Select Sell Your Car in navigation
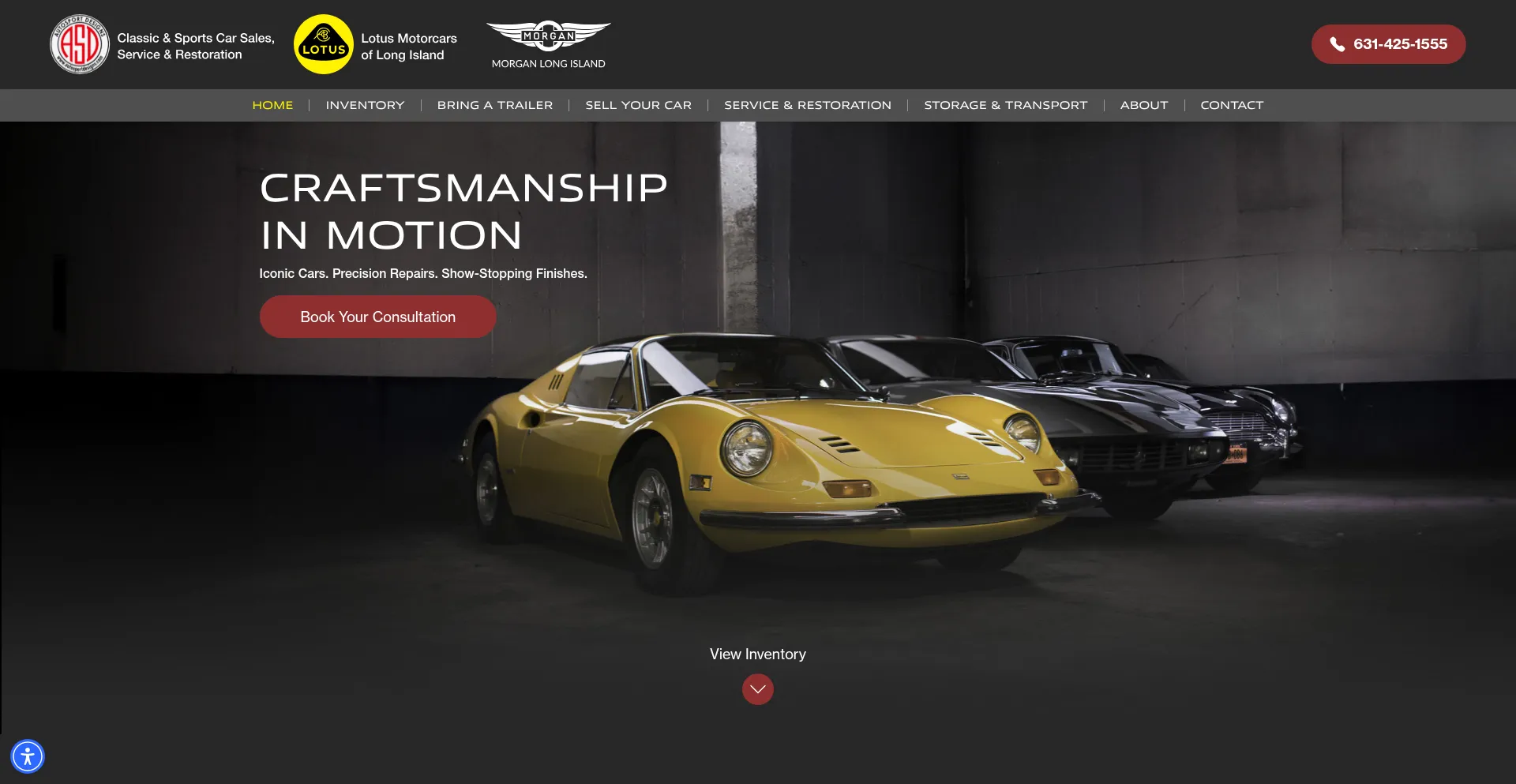This screenshot has height=784, width=1516. tap(638, 105)
